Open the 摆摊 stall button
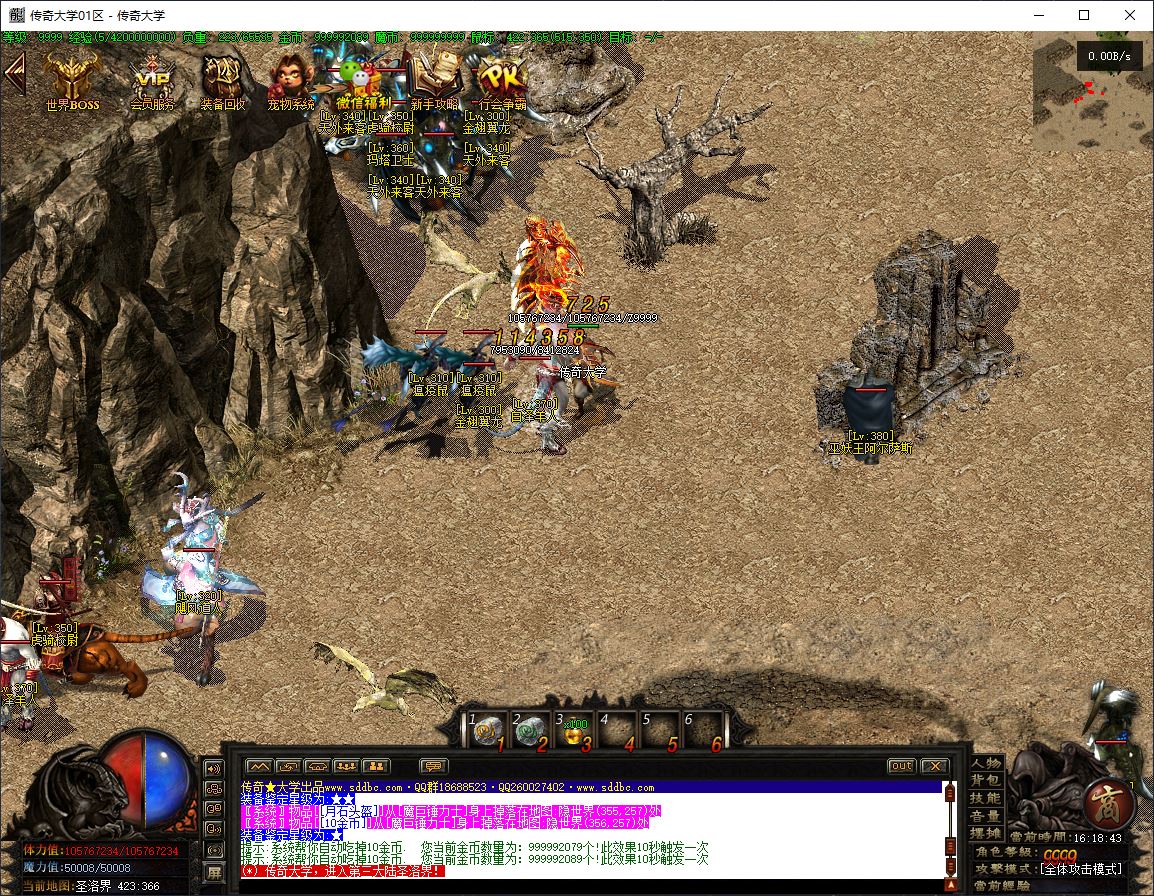Screen dimensions: 1154x896 (986, 833)
